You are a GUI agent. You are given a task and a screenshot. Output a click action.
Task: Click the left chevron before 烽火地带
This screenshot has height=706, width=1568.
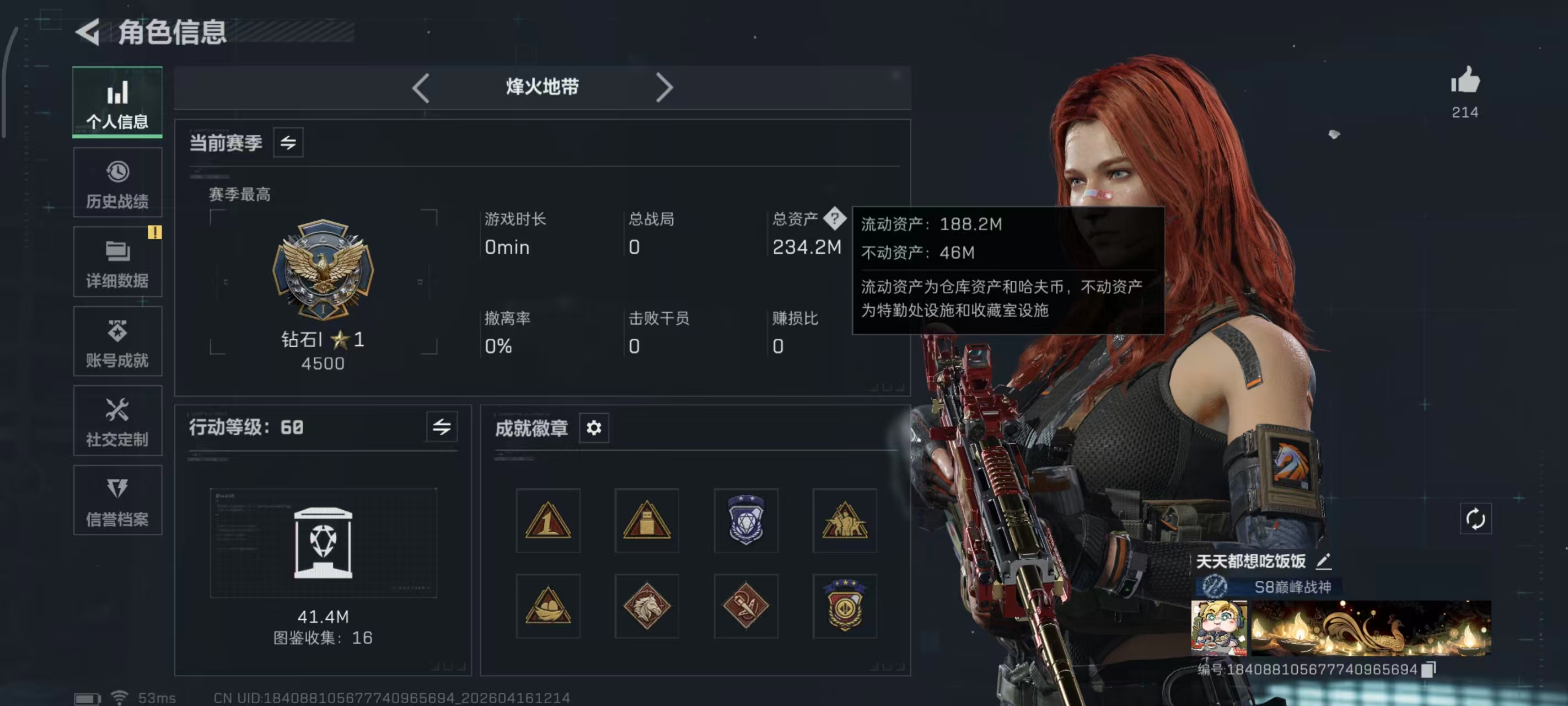[x=421, y=87]
